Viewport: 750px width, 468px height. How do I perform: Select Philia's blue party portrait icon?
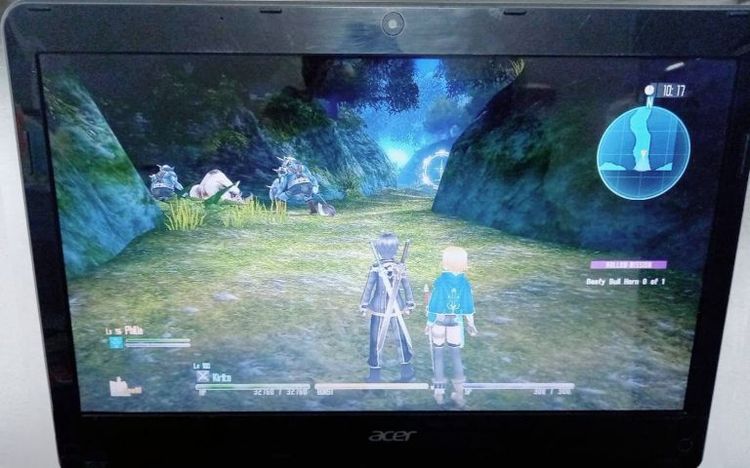point(116,342)
